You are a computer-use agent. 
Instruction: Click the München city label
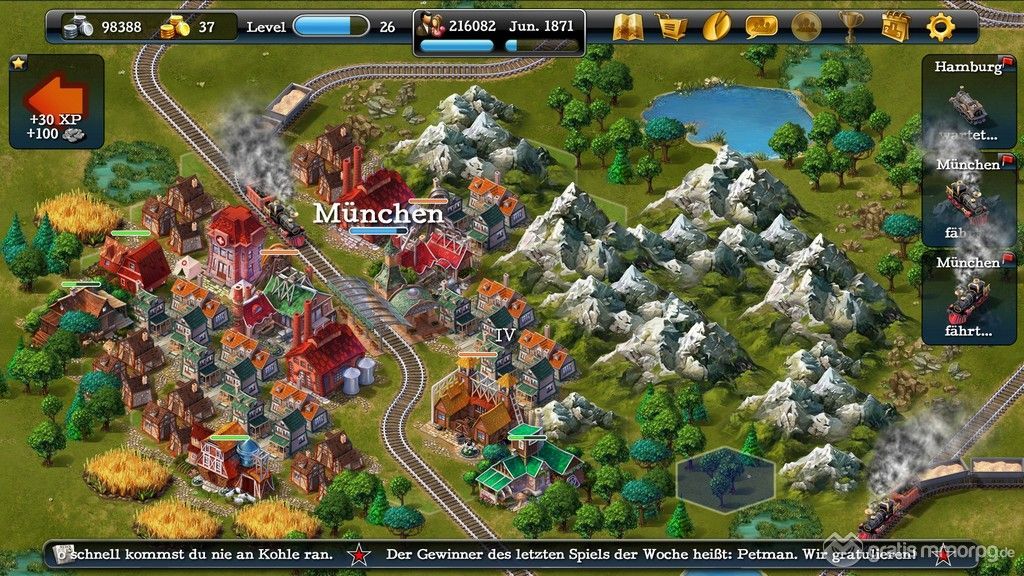[x=378, y=213]
